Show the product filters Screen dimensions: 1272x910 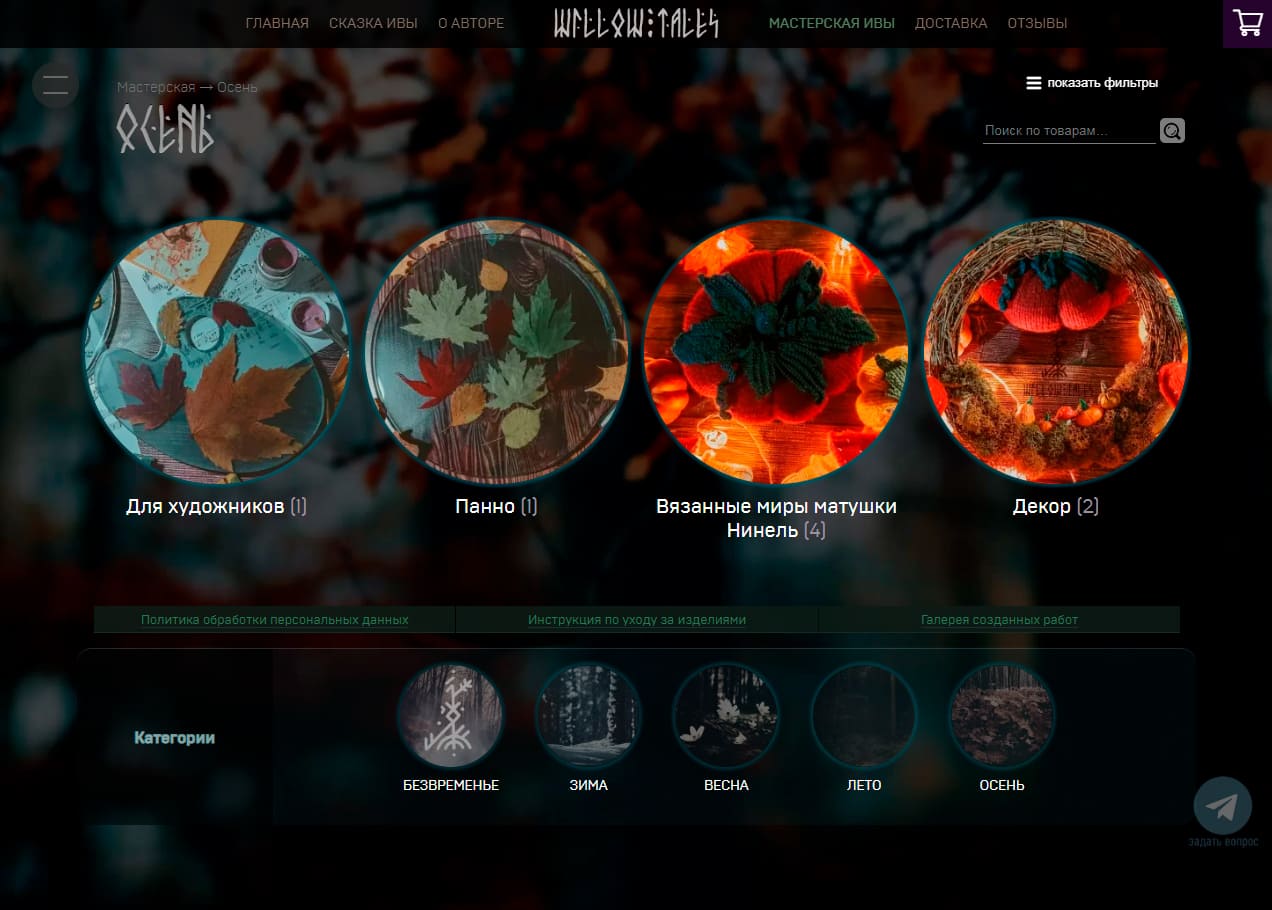tap(1092, 83)
